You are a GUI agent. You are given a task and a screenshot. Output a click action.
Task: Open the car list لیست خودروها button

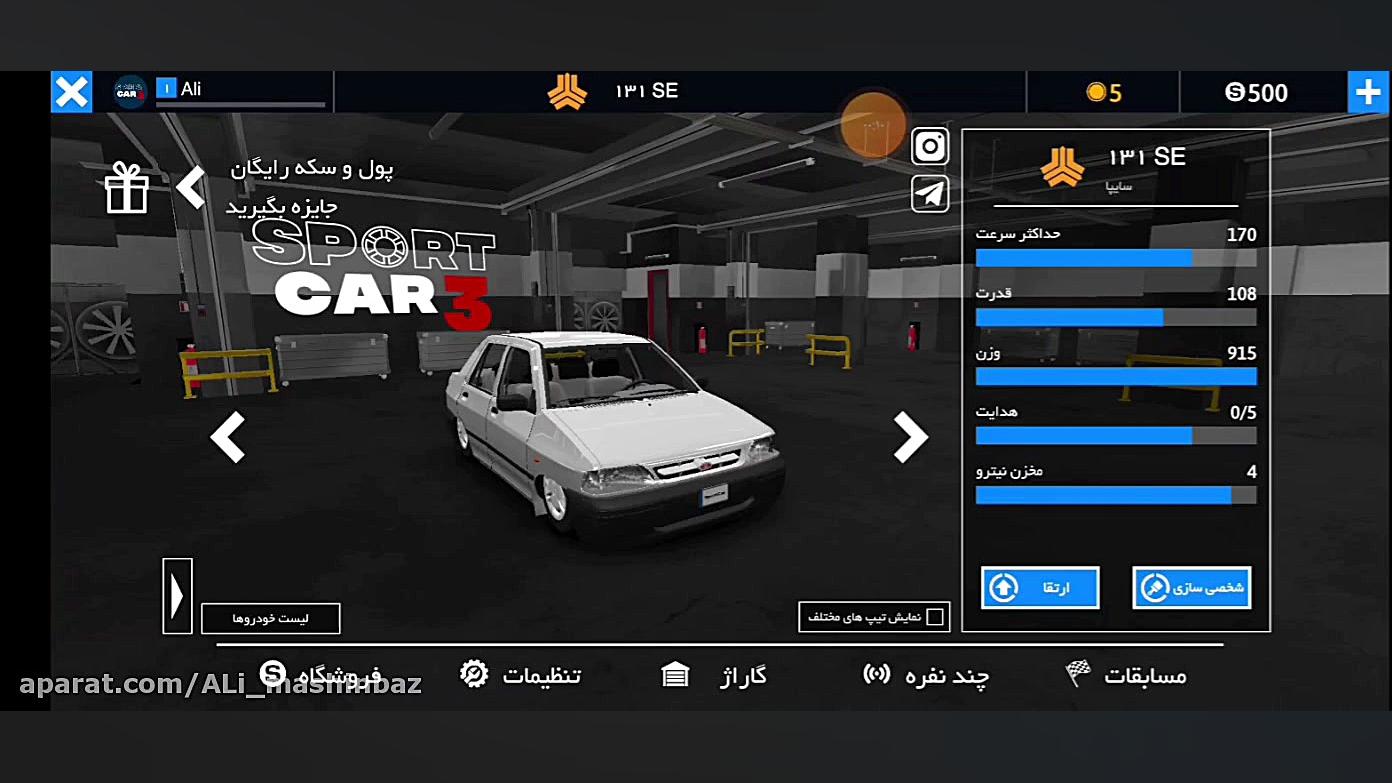[270, 618]
